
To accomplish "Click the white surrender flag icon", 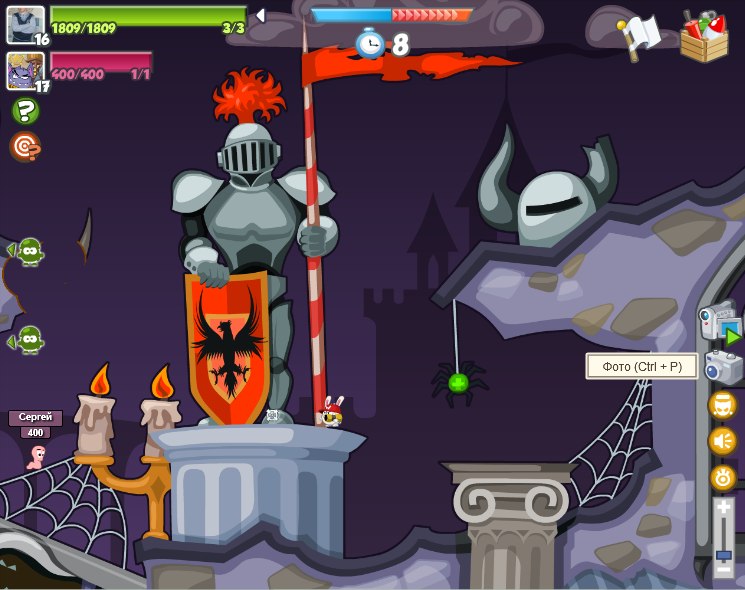I will click(x=641, y=36).
